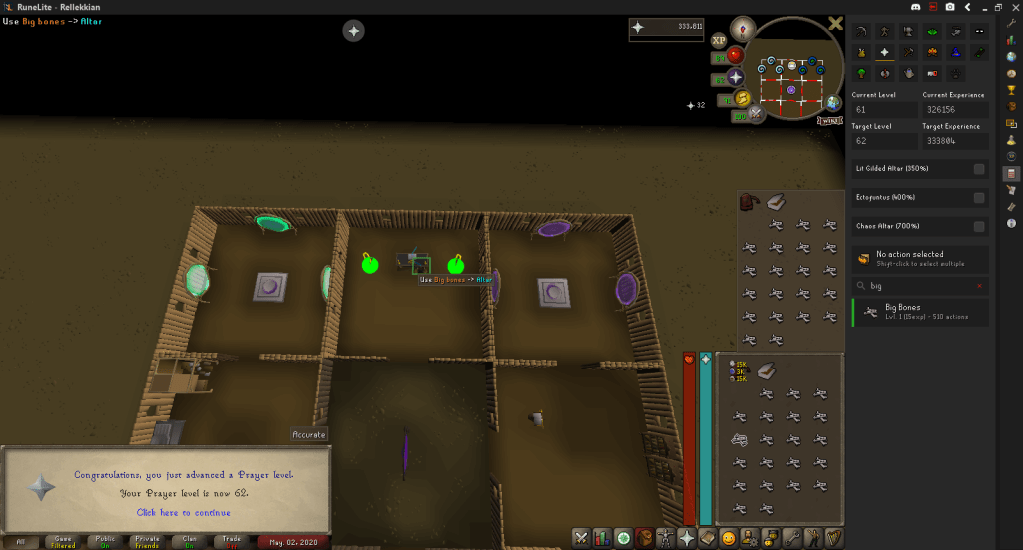This screenshot has width=1023, height=550.
Task: Open the Game Filtered chat tab
Action: tap(63, 542)
